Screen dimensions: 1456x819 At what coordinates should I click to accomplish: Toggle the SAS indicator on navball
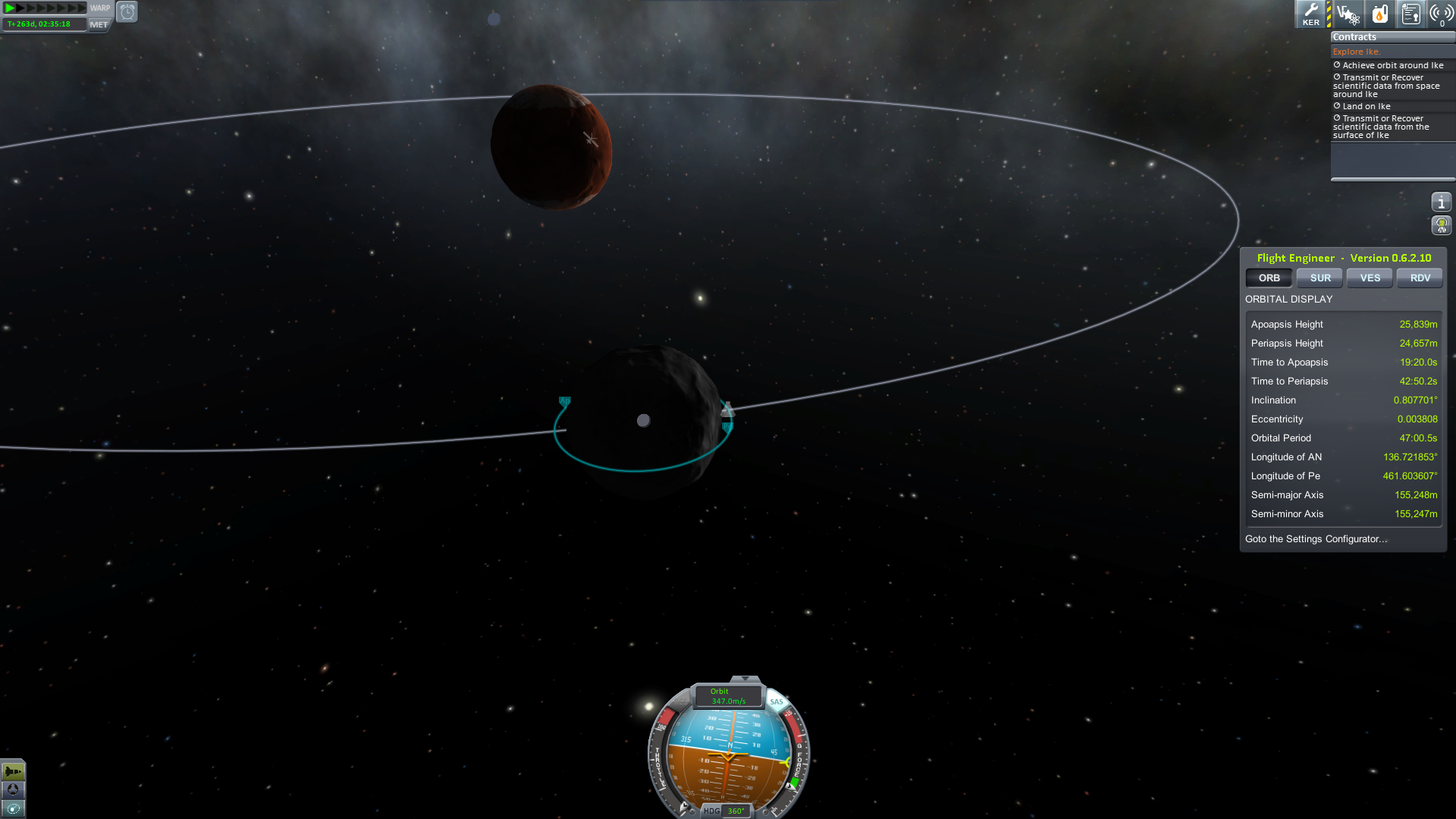pyautogui.click(x=777, y=701)
